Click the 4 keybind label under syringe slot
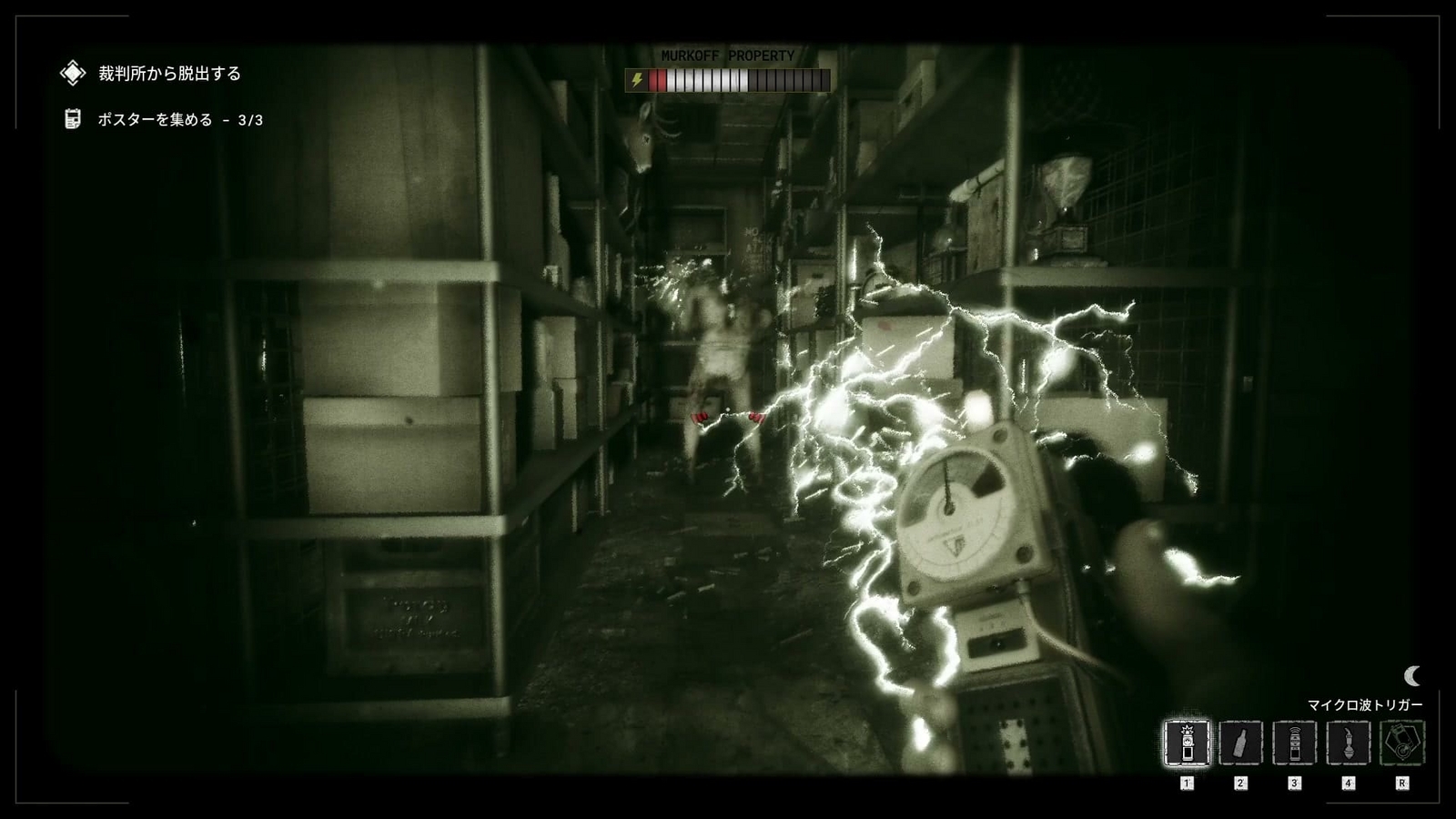1456x819 pixels. point(1348,781)
